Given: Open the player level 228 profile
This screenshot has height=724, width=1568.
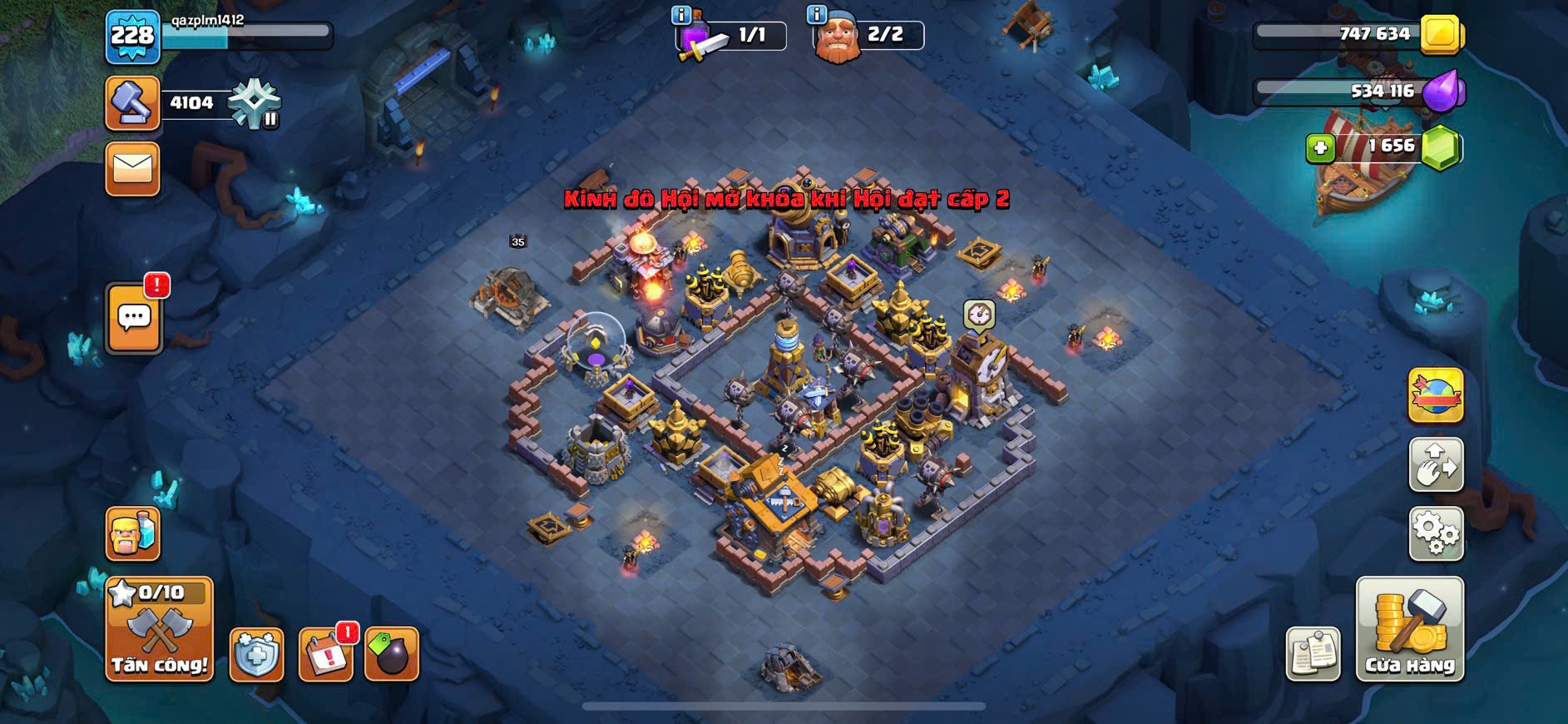Looking at the screenshot, I should (132, 37).
